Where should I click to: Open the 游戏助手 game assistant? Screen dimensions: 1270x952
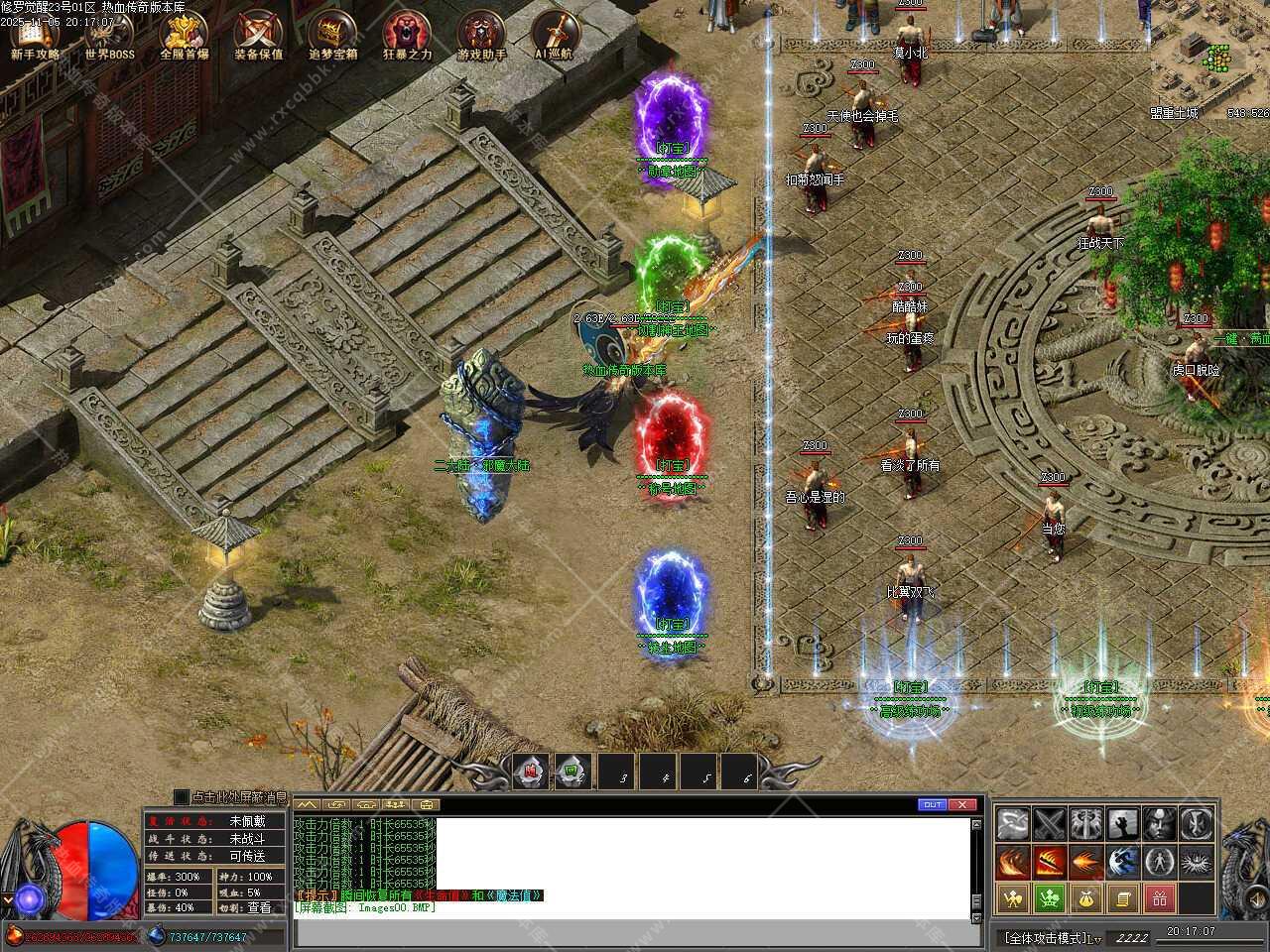tap(481, 37)
